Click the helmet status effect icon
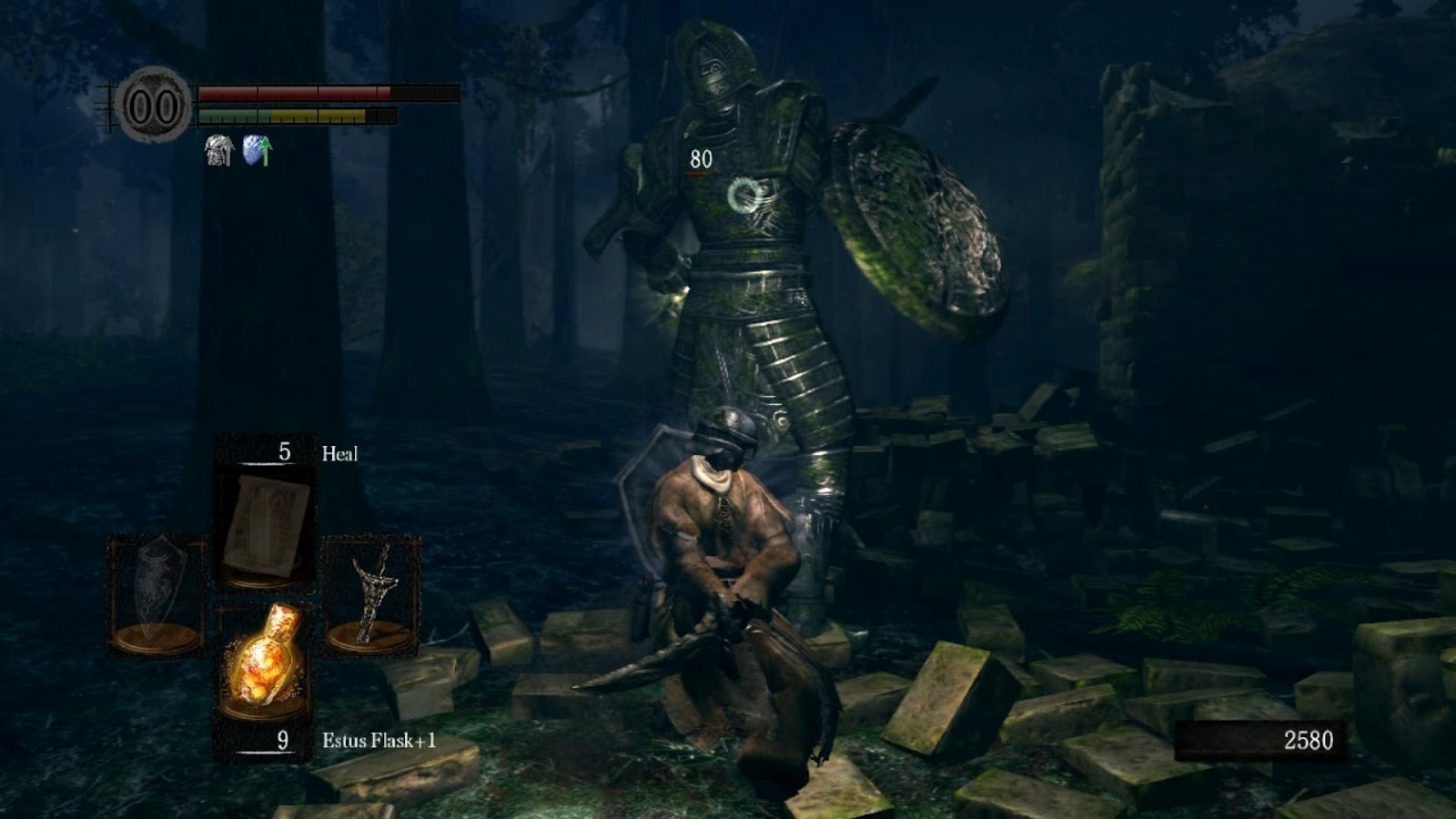The image size is (1456, 819). (218, 150)
